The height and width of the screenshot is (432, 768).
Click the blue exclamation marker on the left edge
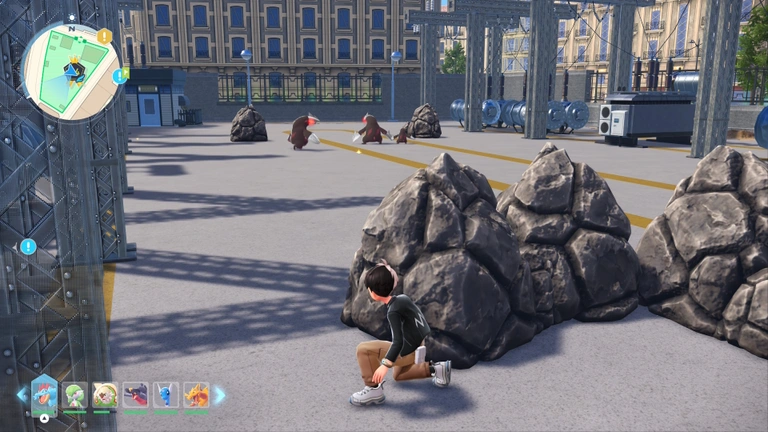point(28,246)
